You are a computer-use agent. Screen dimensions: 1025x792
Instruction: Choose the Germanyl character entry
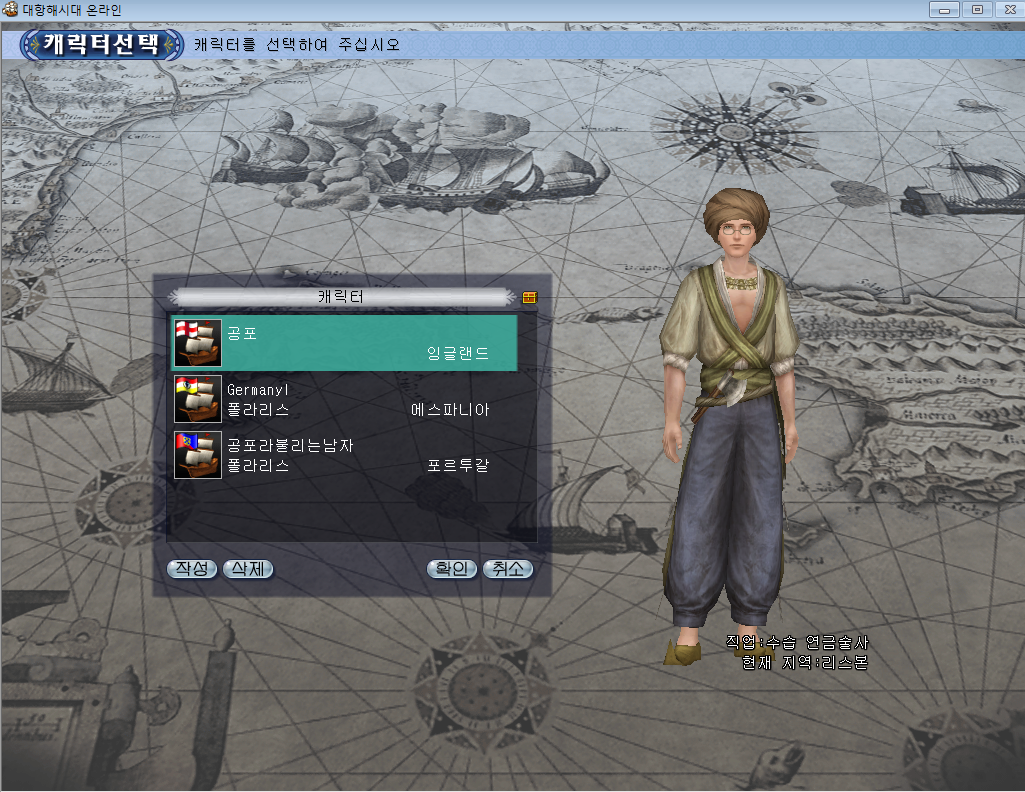pyautogui.click(x=344, y=399)
